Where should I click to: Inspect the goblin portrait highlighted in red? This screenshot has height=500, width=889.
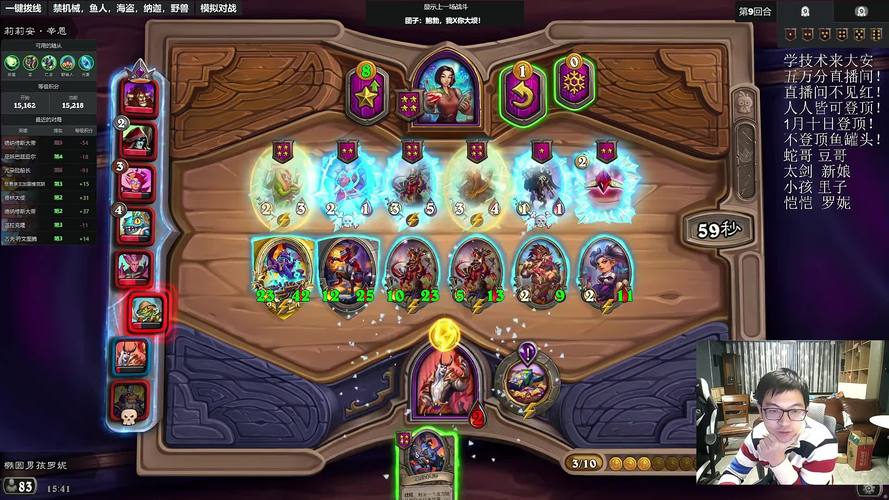[144, 312]
